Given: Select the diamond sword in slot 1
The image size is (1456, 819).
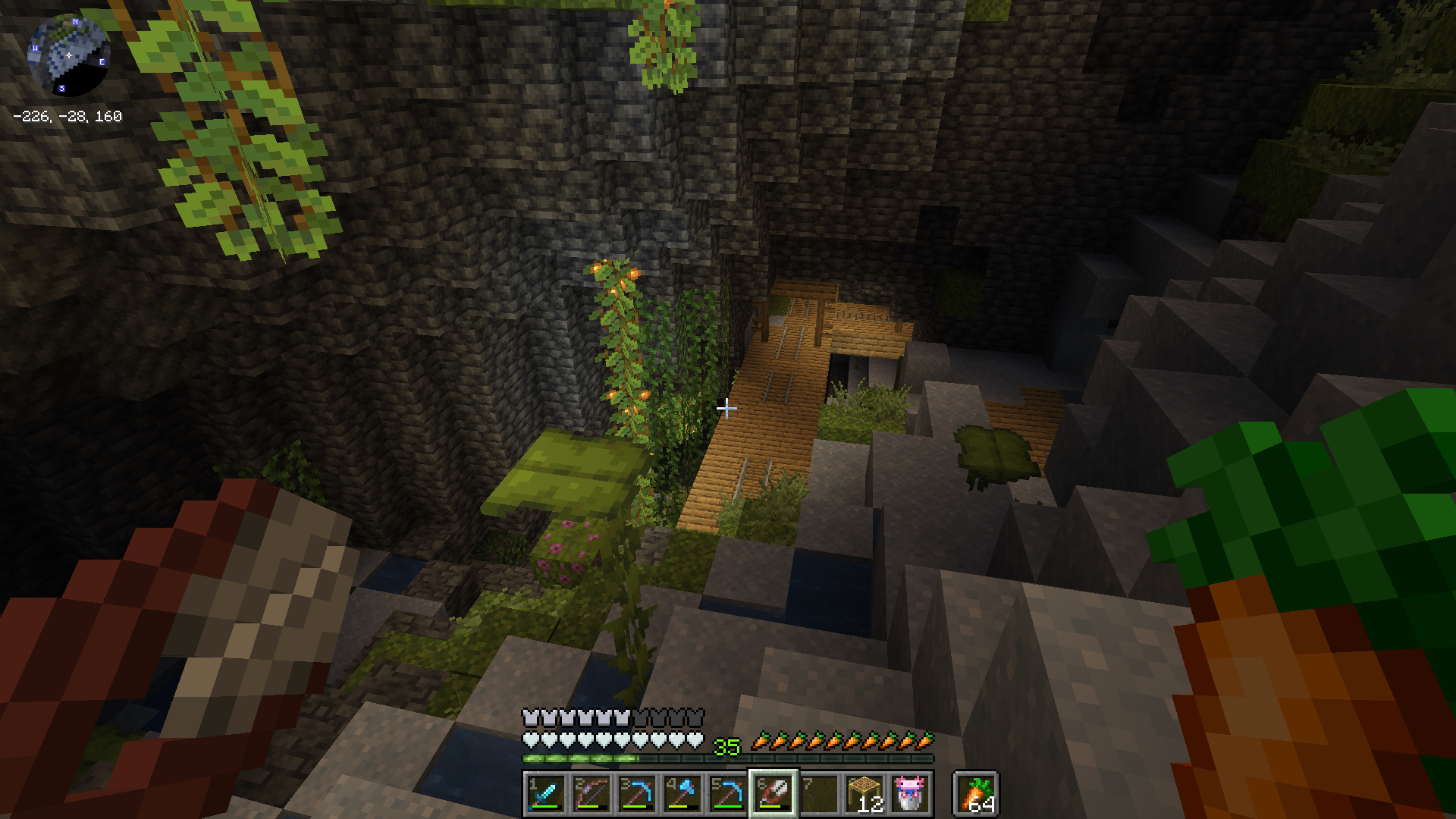Looking at the screenshot, I should click(546, 794).
